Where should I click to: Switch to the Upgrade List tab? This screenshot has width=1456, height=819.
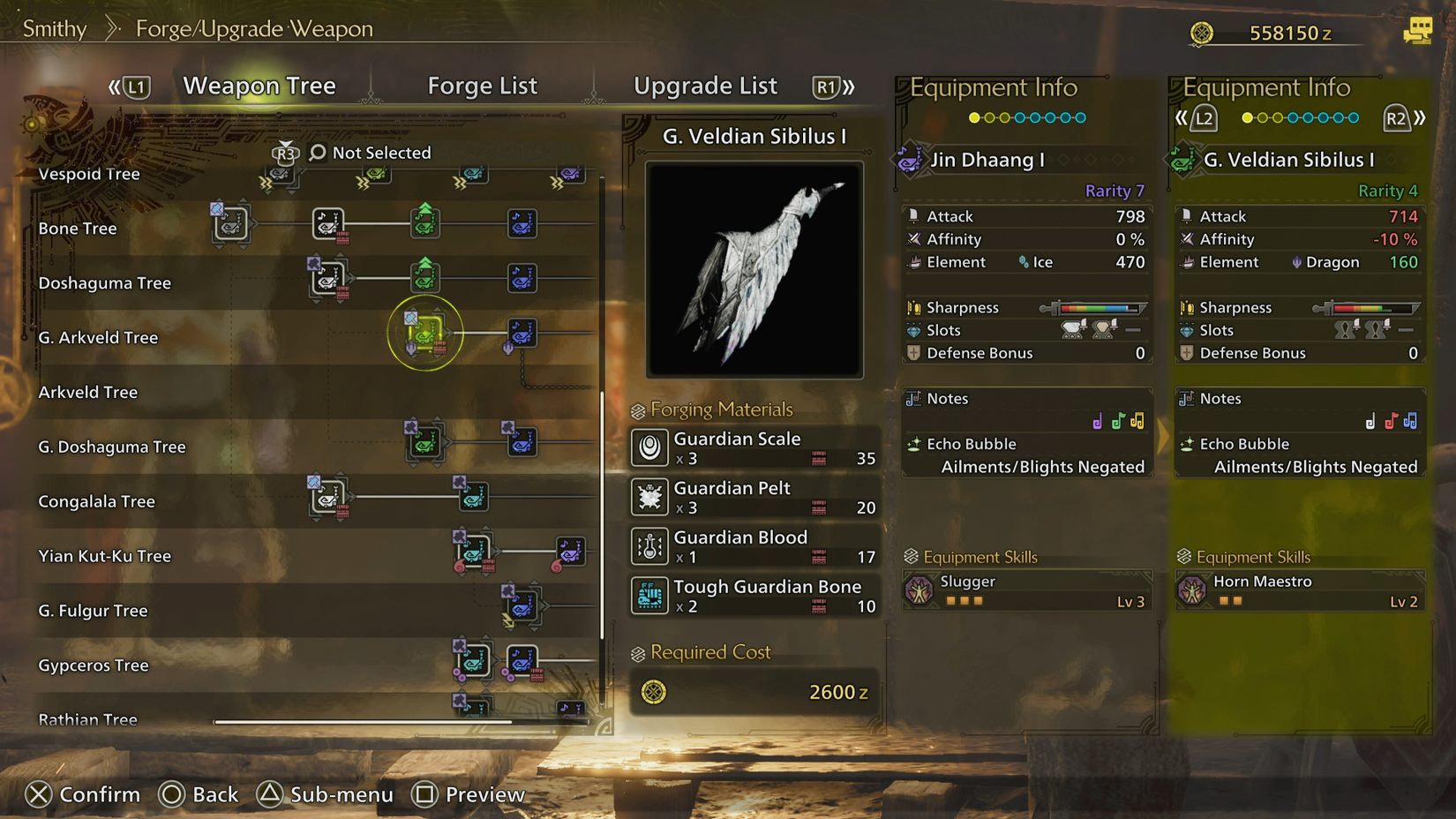coord(705,86)
